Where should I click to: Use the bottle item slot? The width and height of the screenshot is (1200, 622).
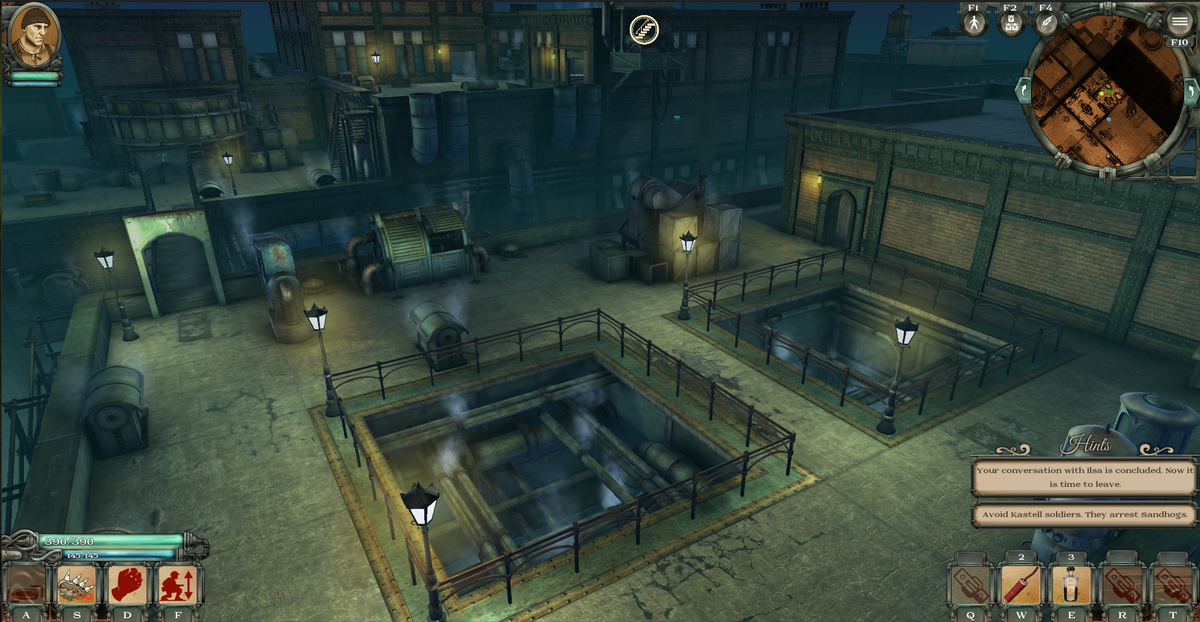pyautogui.click(x=1071, y=586)
